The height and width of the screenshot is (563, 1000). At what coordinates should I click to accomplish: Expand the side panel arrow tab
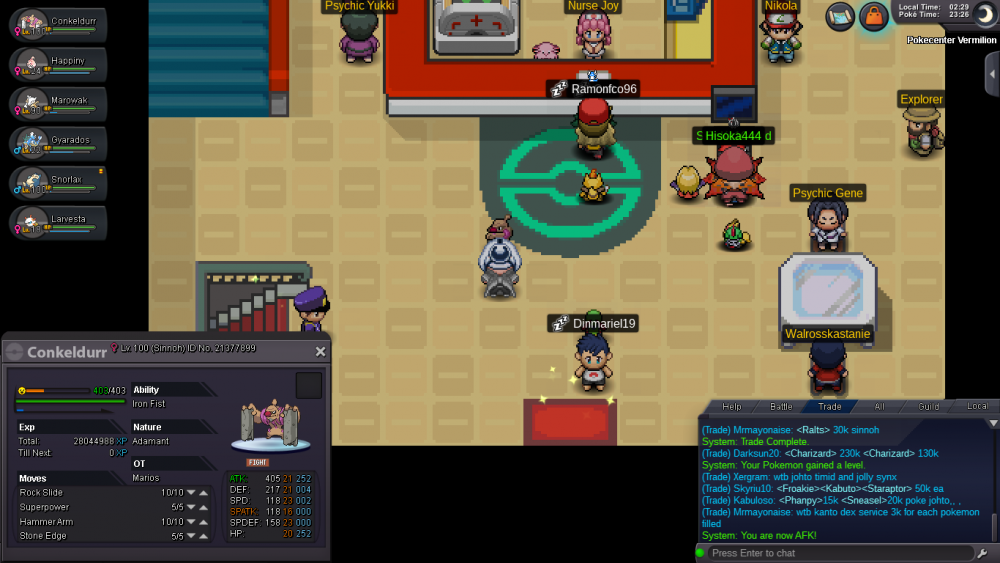pyautogui.click(x=991, y=75)
